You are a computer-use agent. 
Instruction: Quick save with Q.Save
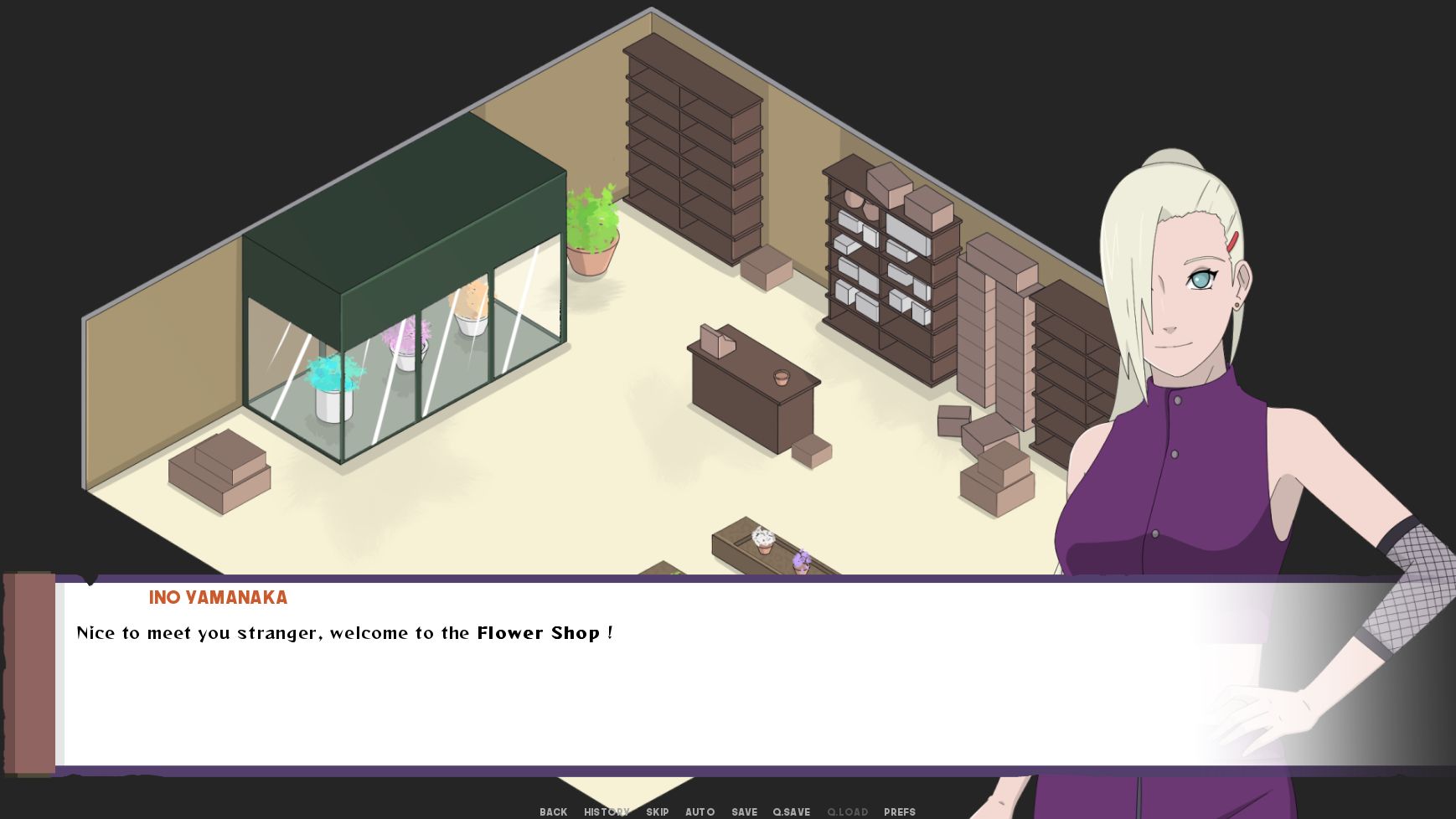[x=791, y=811]
